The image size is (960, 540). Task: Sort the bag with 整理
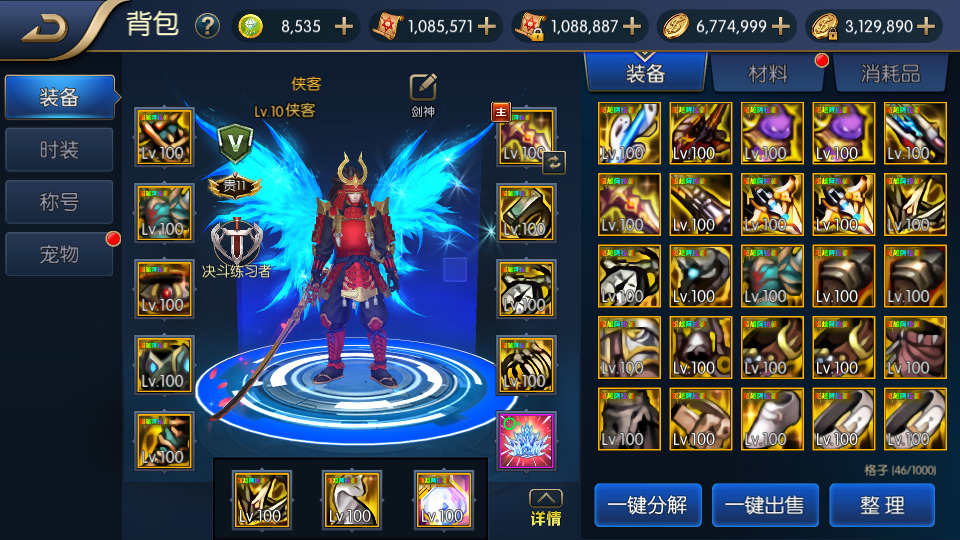[x=882, y=505]
